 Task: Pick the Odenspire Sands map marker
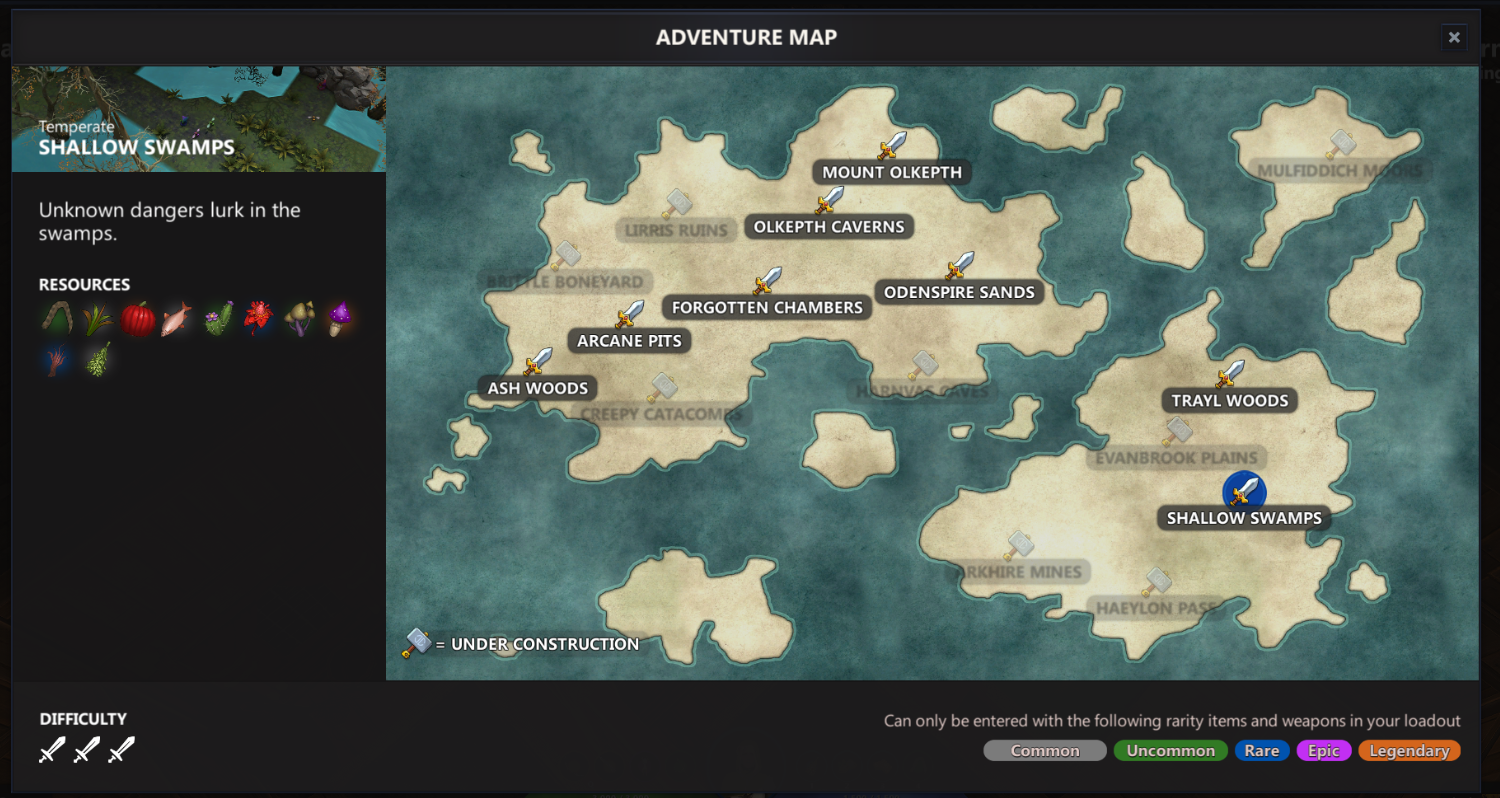point(959,292)
